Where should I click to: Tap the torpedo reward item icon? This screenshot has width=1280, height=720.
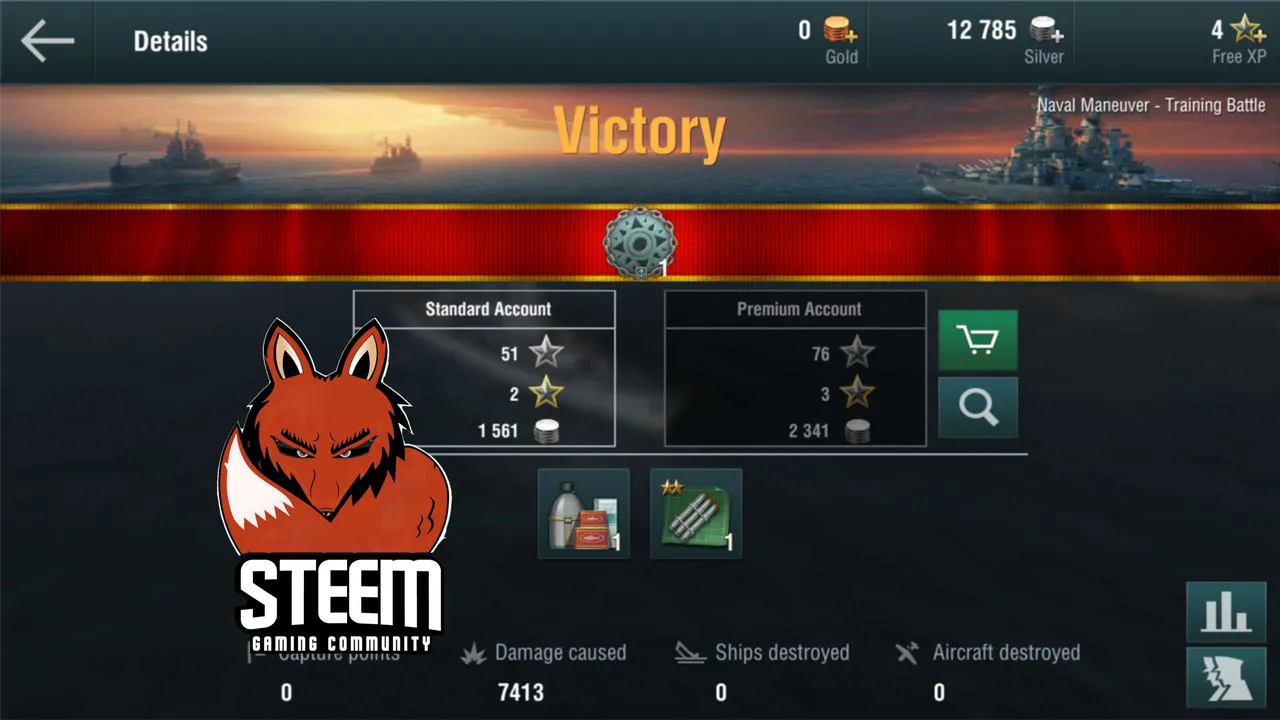(x=696, y=513)
